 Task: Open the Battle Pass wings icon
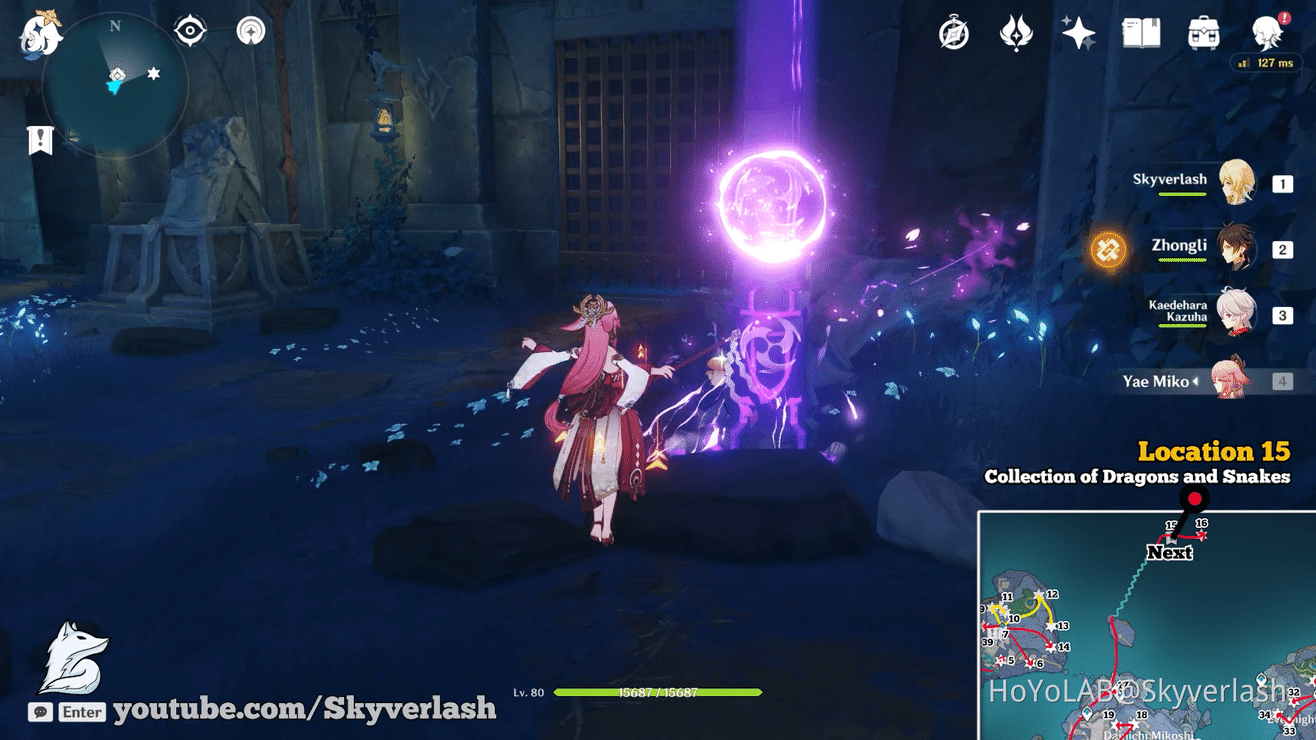point(1015,33)
